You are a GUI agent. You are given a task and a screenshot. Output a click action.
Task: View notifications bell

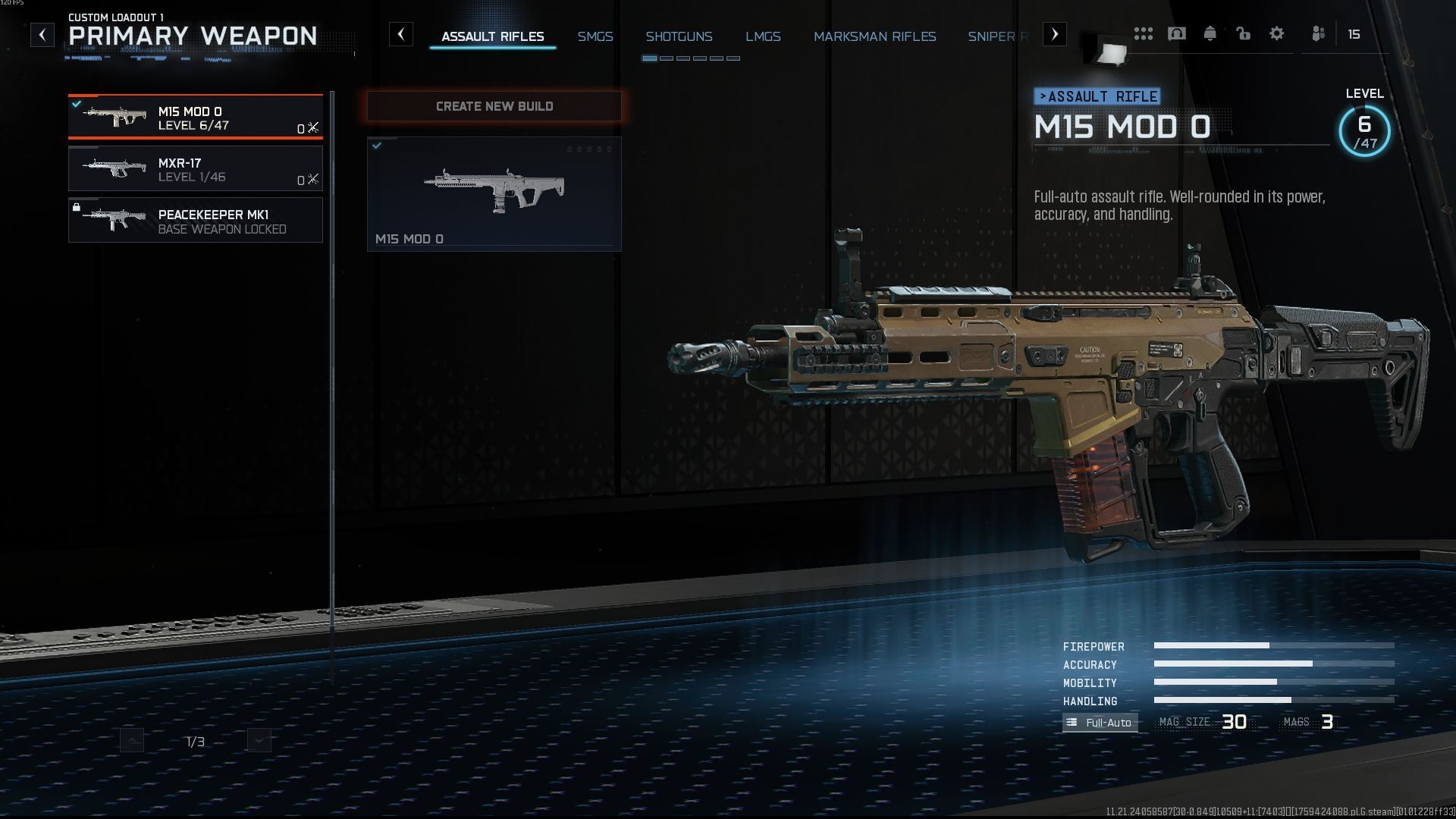1210,34
